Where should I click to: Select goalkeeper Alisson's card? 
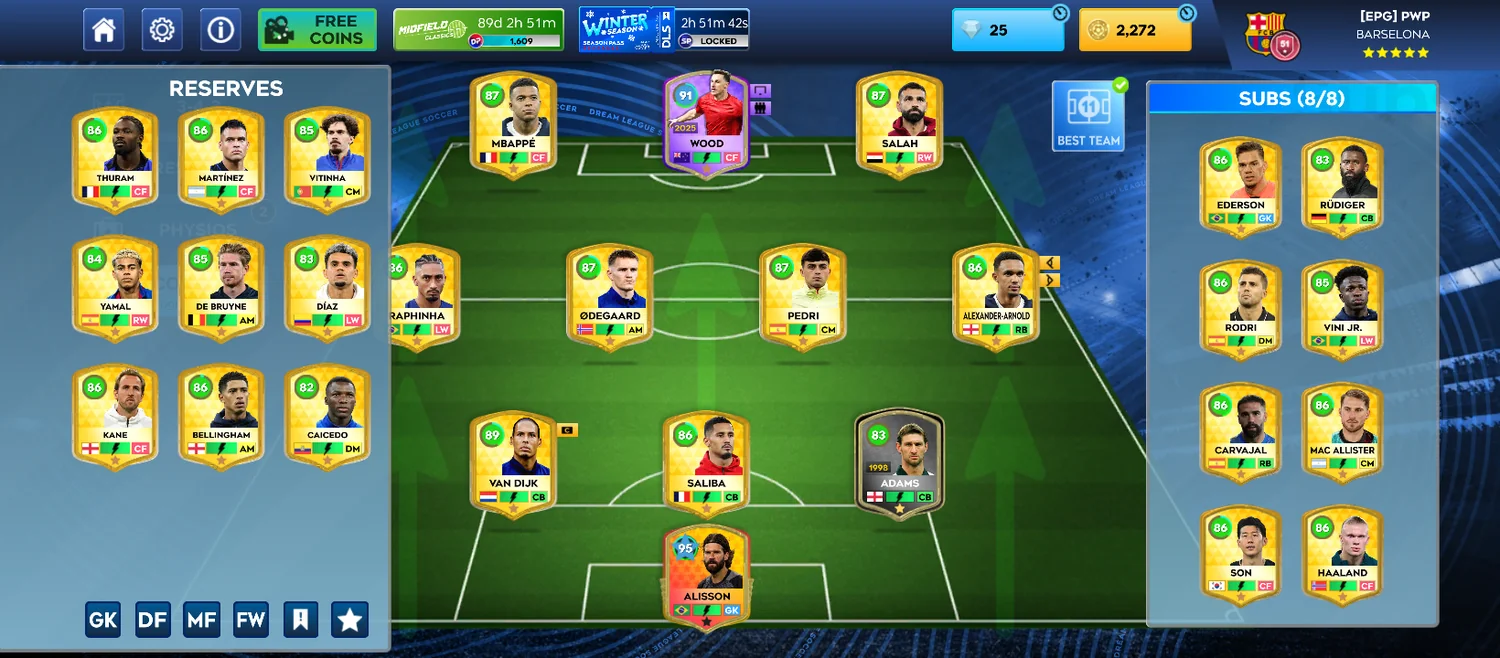coord(706,577)
